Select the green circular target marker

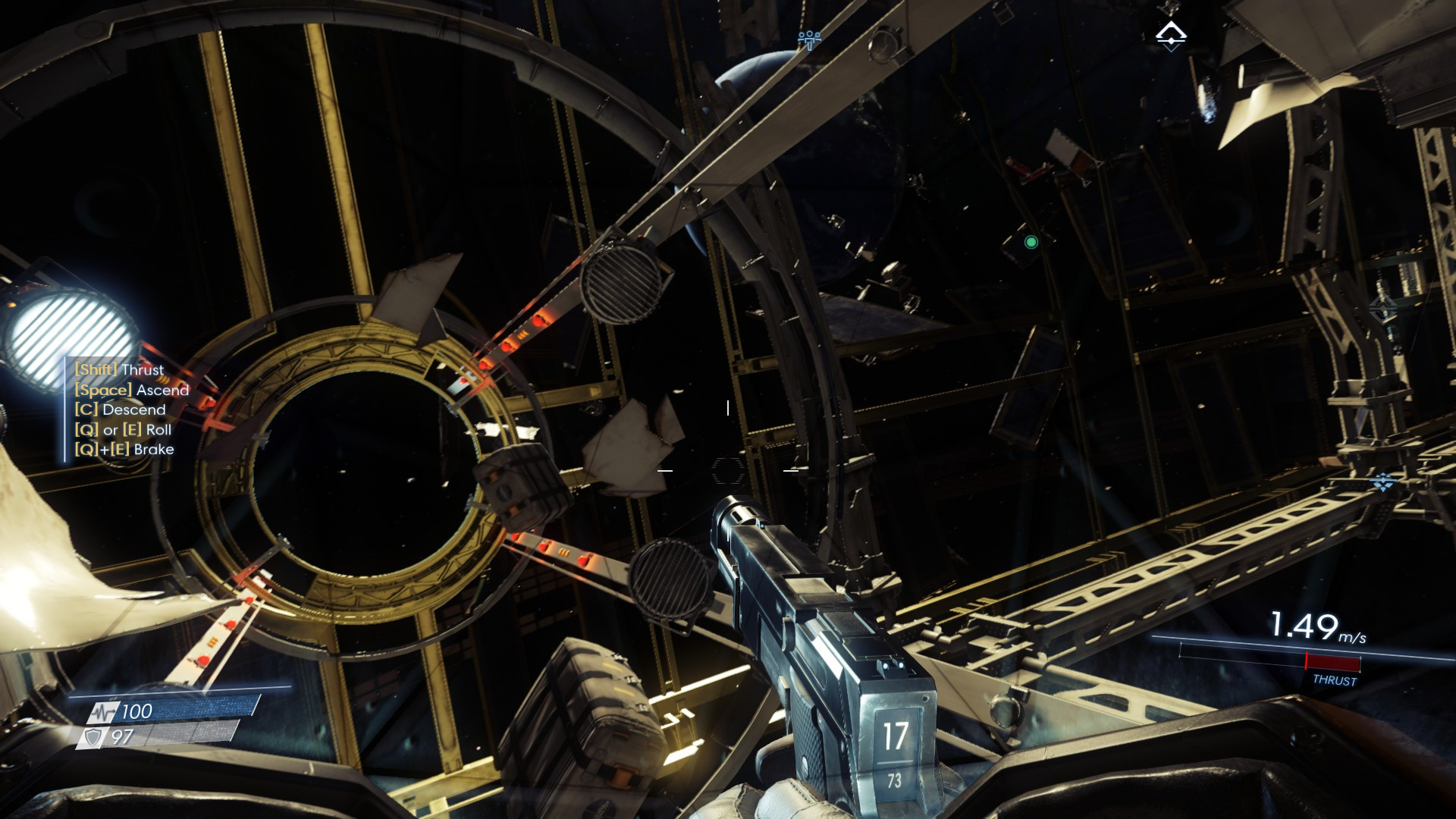pyautogui.click(x=1031, y=243)
